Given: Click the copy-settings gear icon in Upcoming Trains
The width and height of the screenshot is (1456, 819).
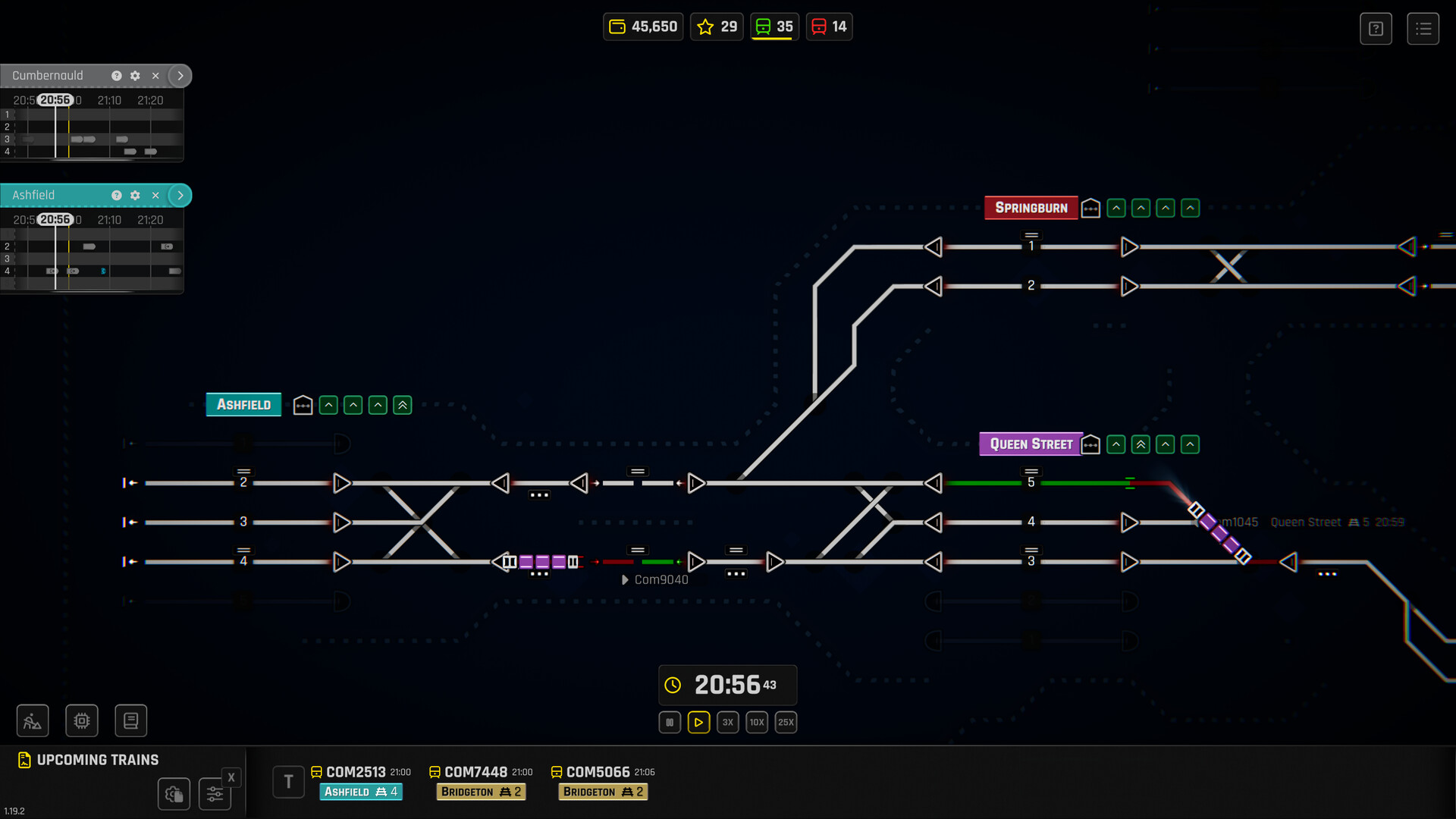Looking at the screenshot, I should pos(174,794).
